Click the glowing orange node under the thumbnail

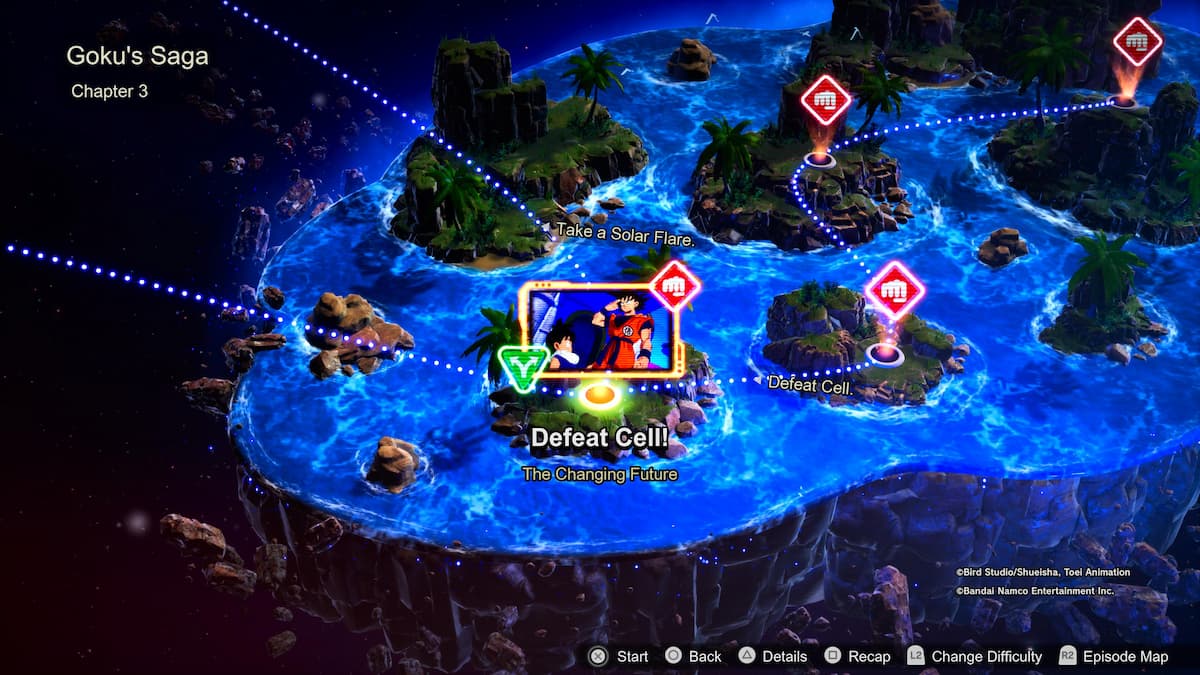pyautogui.click(x=598, y=395)
